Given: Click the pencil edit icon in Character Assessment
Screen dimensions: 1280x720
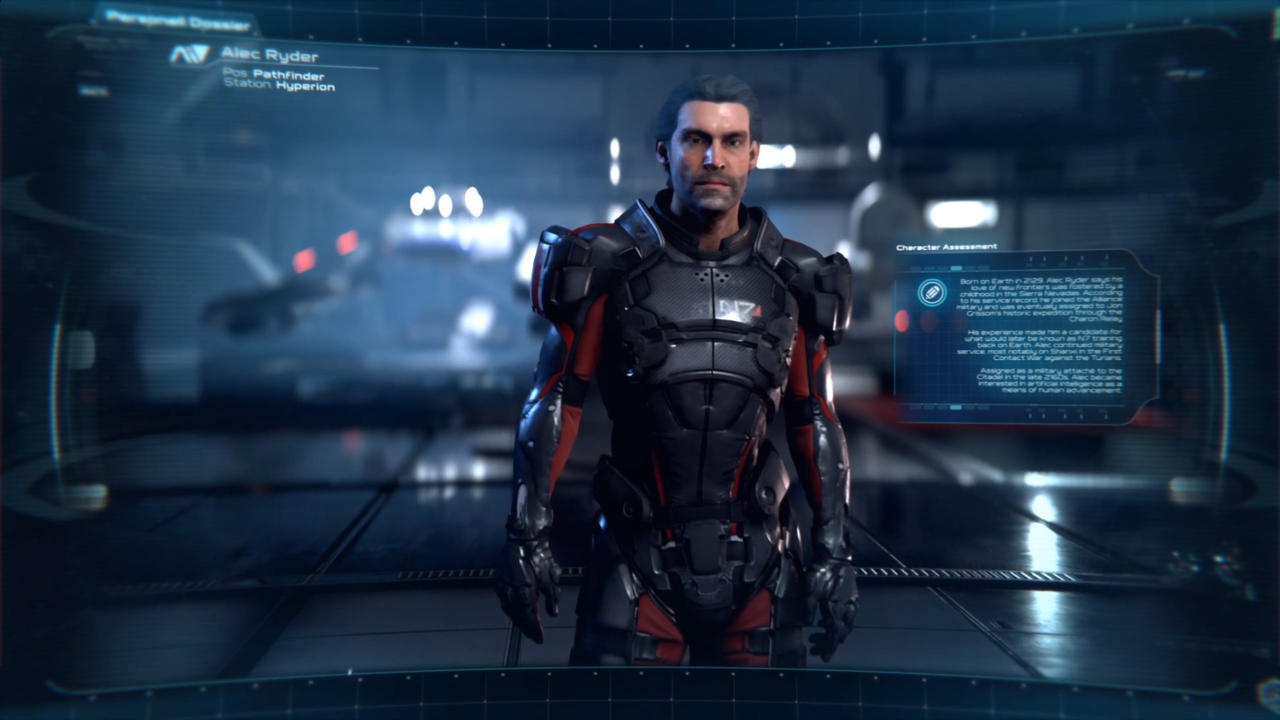Looking at the screenshot, I should coord(932,293).
